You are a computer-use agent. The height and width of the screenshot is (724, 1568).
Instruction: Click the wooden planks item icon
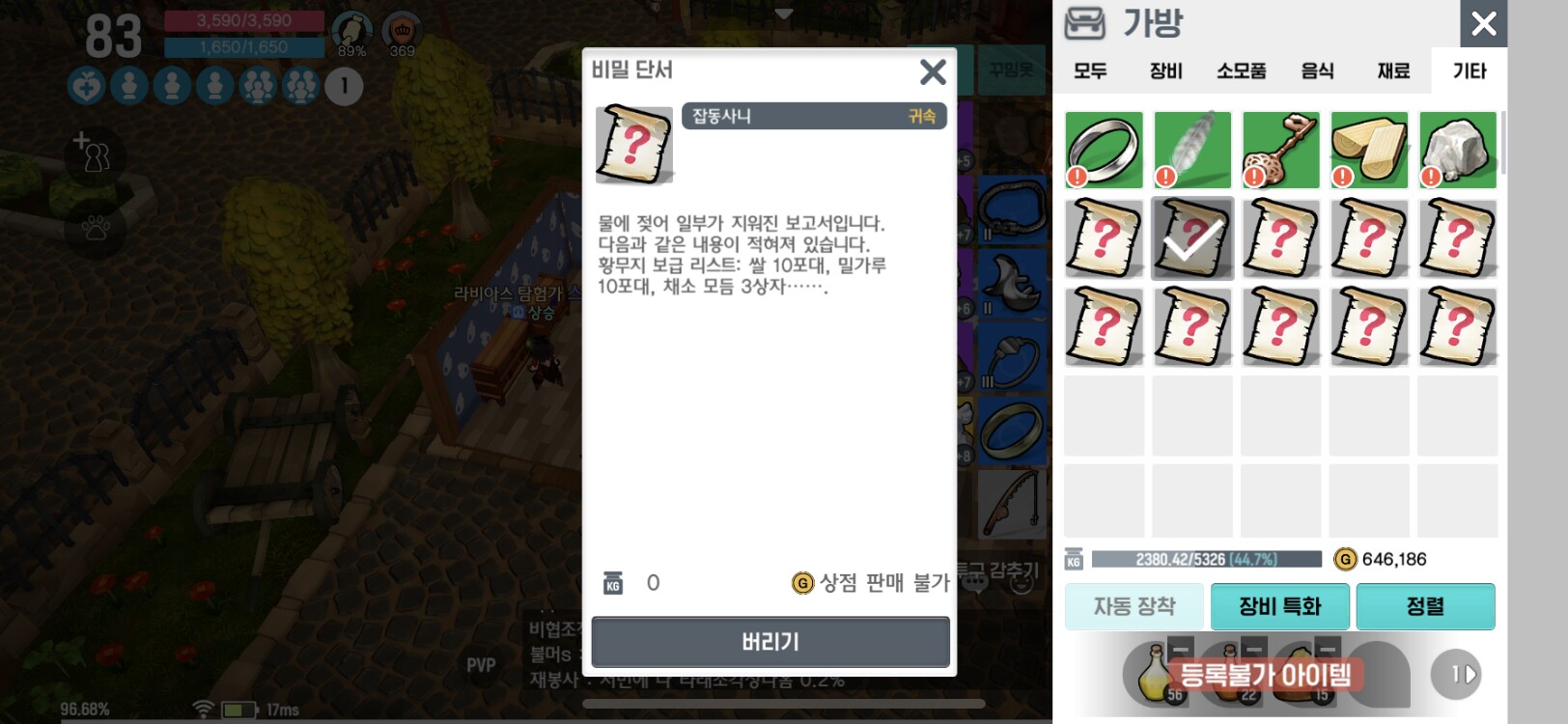(1369, 150)
